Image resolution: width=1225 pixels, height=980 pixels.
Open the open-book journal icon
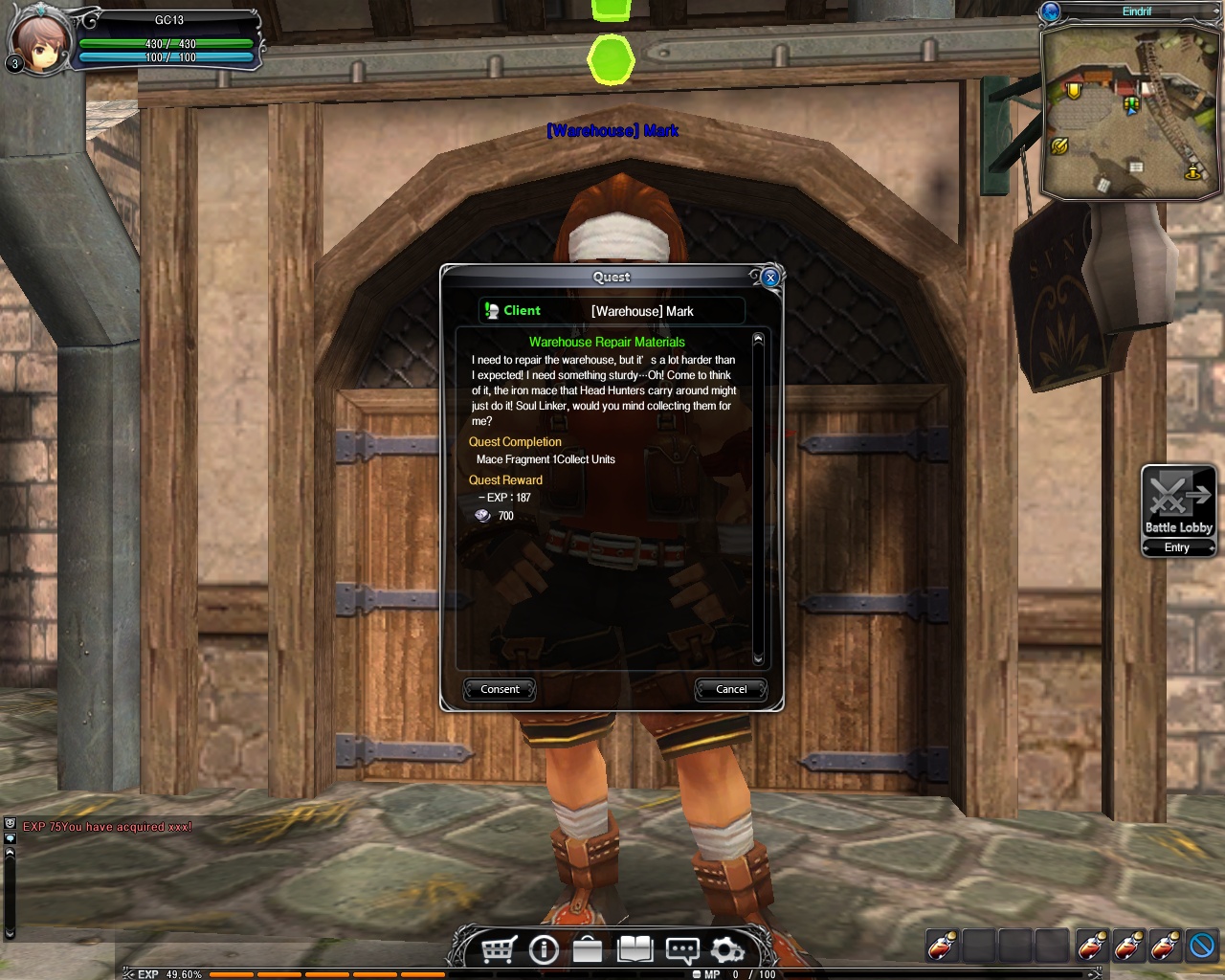[635, 949]
